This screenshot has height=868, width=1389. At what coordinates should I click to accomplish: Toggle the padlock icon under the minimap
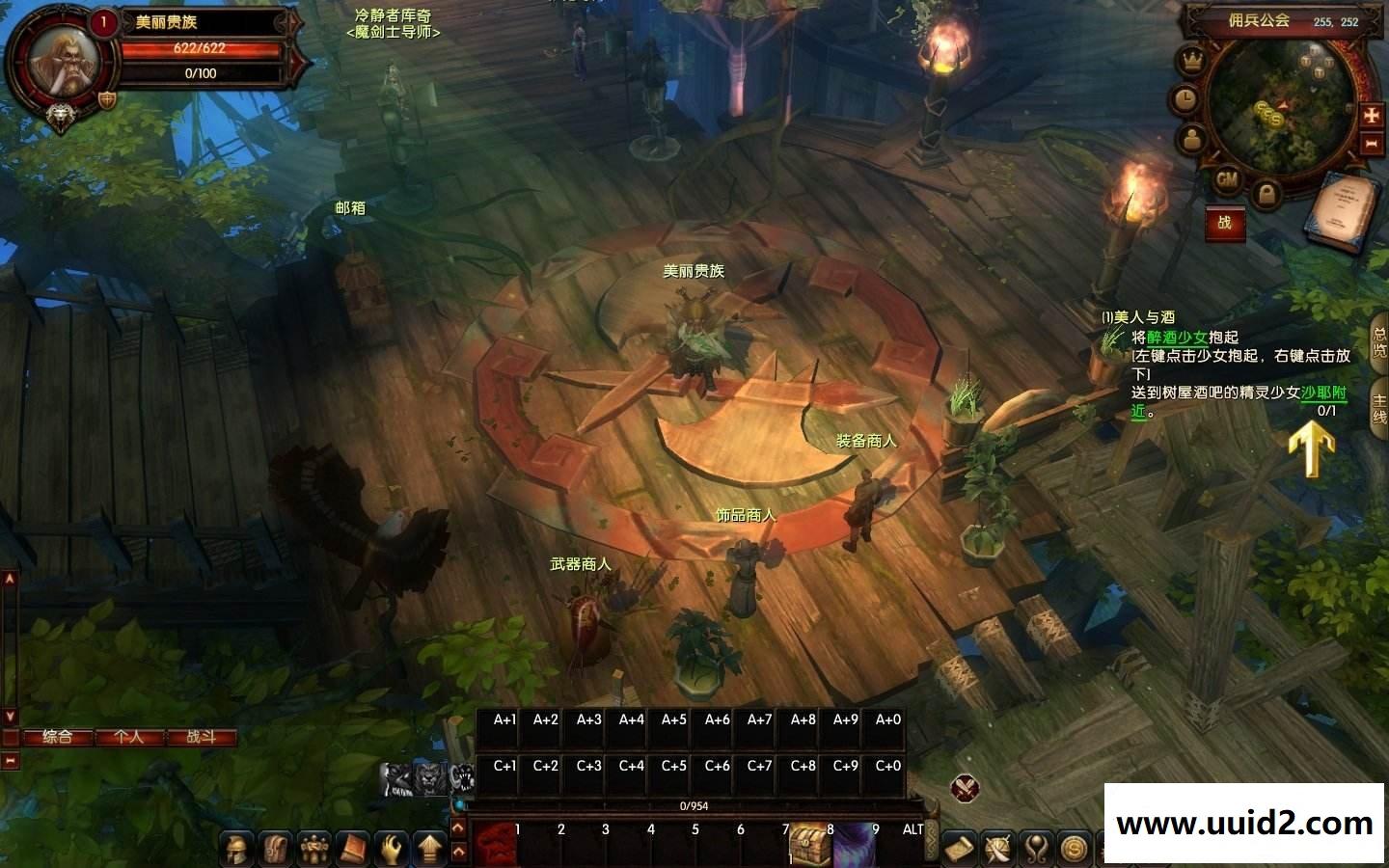(1266, 196)
